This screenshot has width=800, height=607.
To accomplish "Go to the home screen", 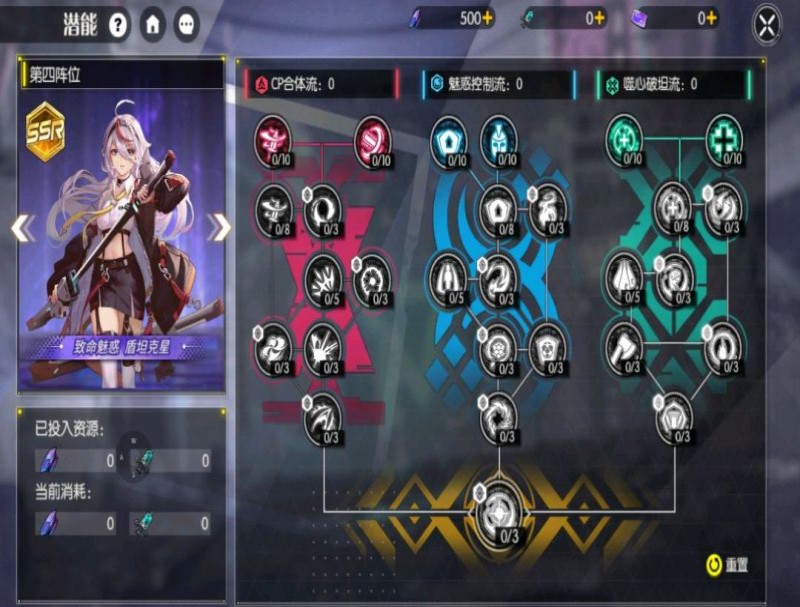I will pyautogui.click(x=153, y=24).
